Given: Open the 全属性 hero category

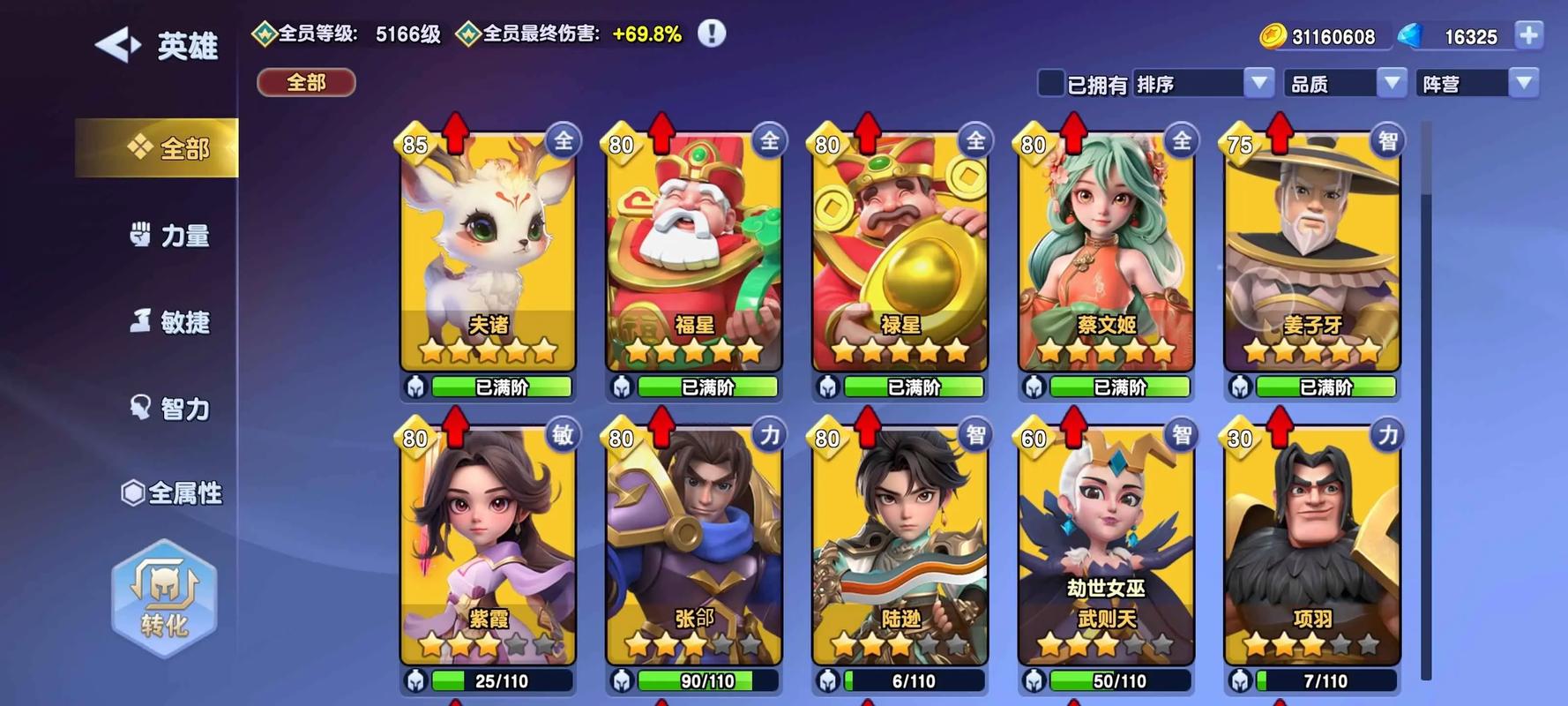Looking at the screenshot, I should [171, 492].
